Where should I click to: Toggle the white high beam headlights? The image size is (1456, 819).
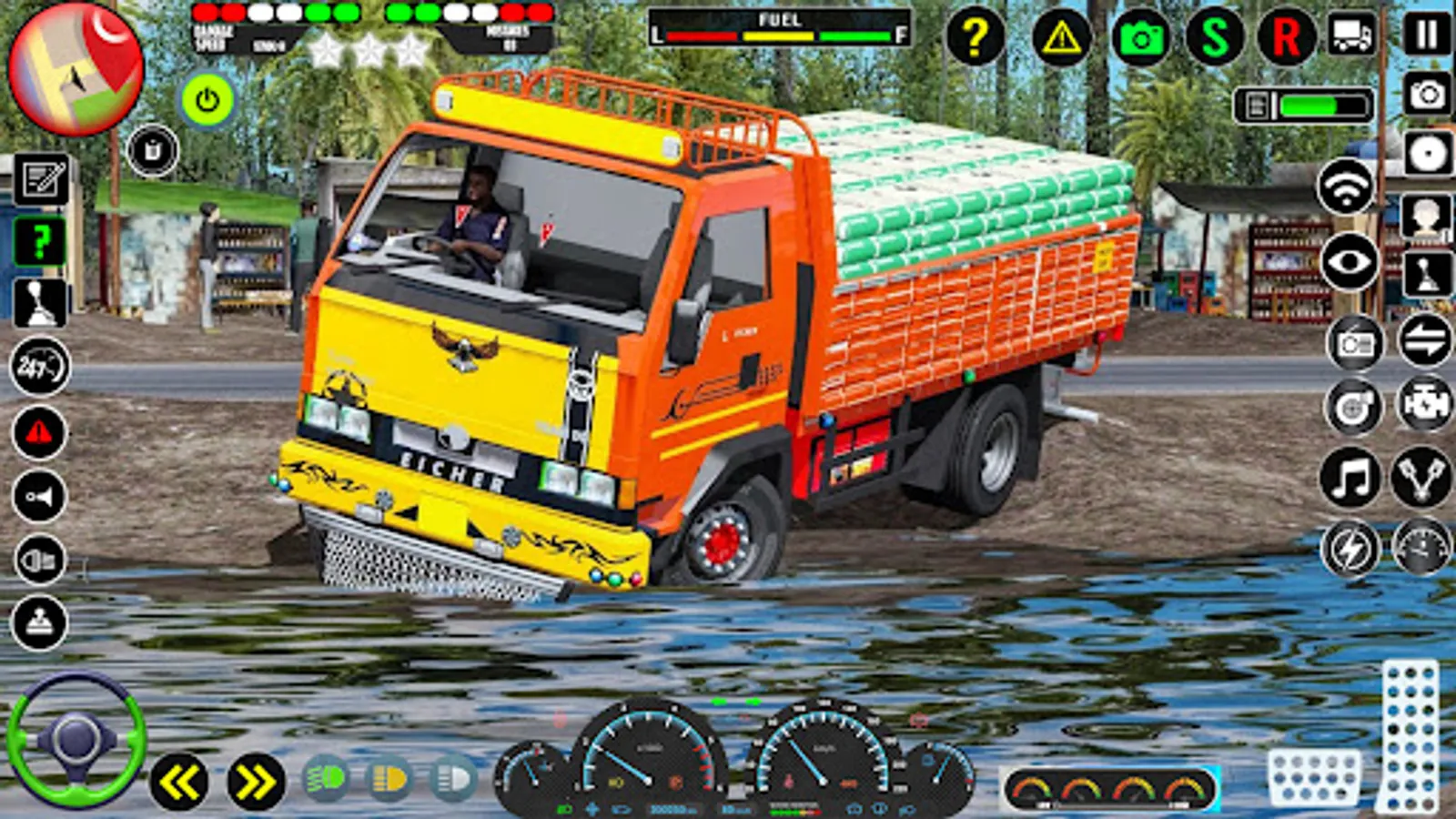coord(450,779)
